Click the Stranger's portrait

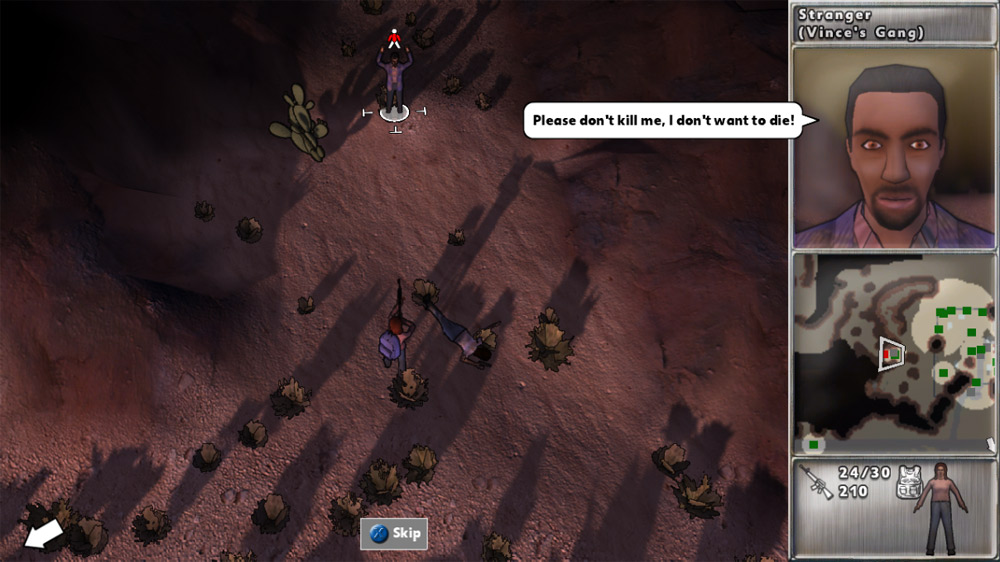coord(894,148)
